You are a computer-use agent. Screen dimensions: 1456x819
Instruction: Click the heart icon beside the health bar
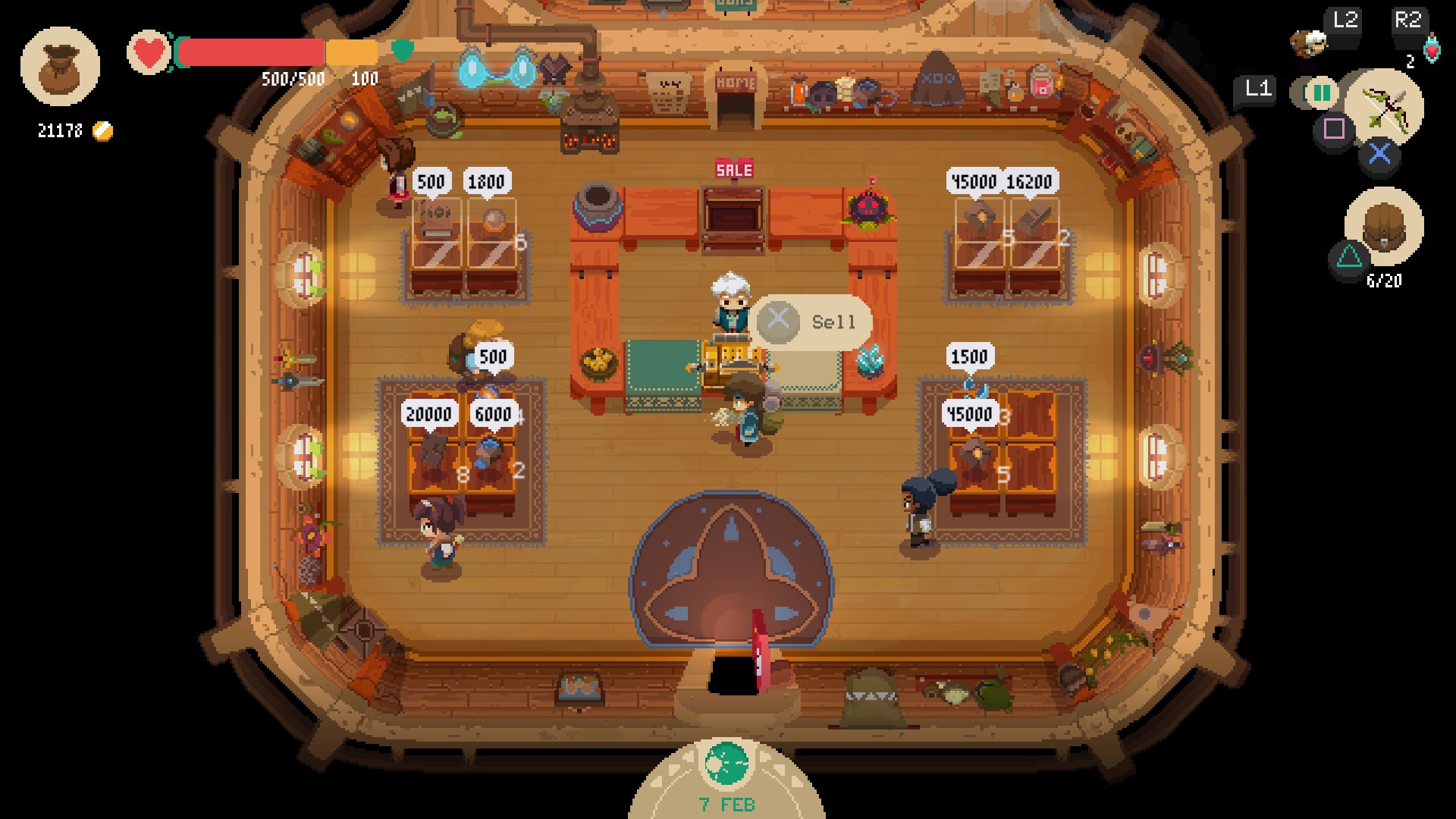(149, 52)
